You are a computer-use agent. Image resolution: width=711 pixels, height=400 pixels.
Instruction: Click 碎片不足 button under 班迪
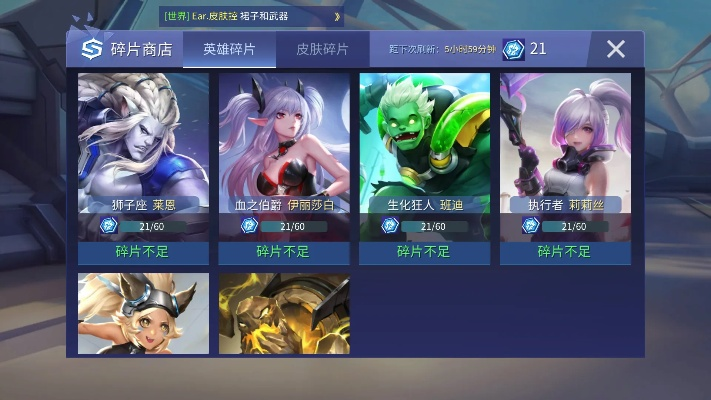point(425,252)
